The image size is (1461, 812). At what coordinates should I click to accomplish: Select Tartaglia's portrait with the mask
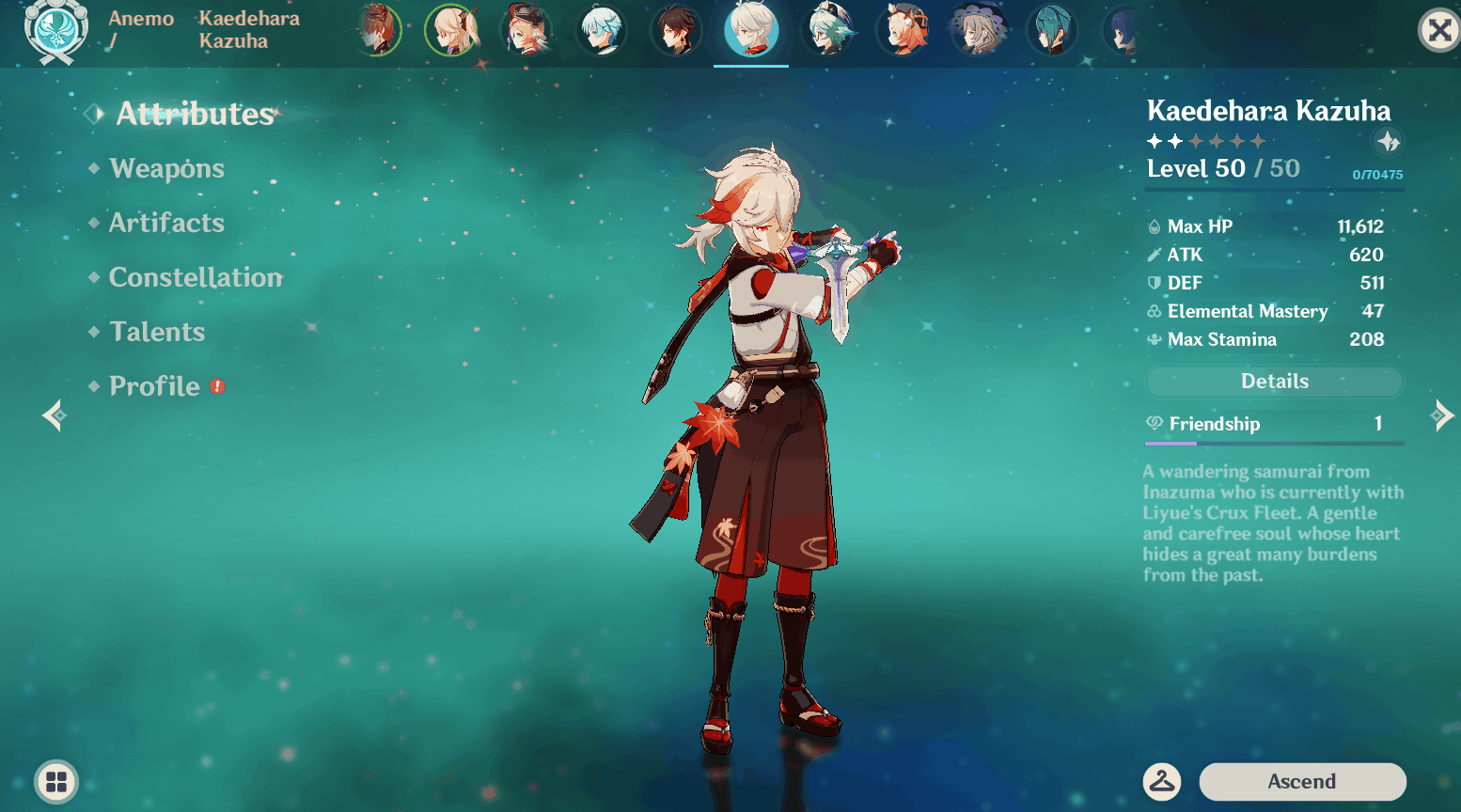379,30
